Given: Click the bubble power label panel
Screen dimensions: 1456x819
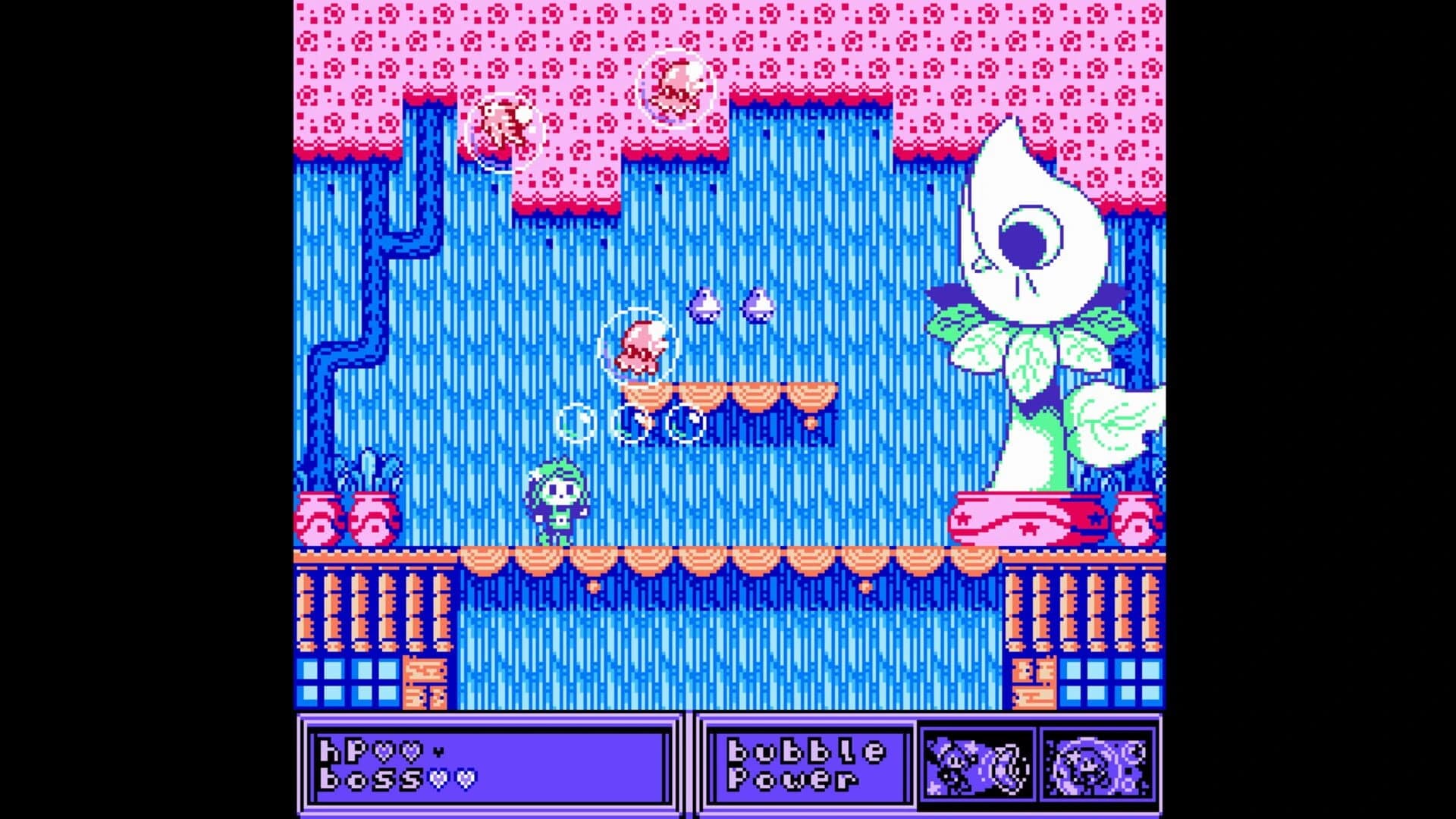Looking at the screenshot, I should coord(808,762).
